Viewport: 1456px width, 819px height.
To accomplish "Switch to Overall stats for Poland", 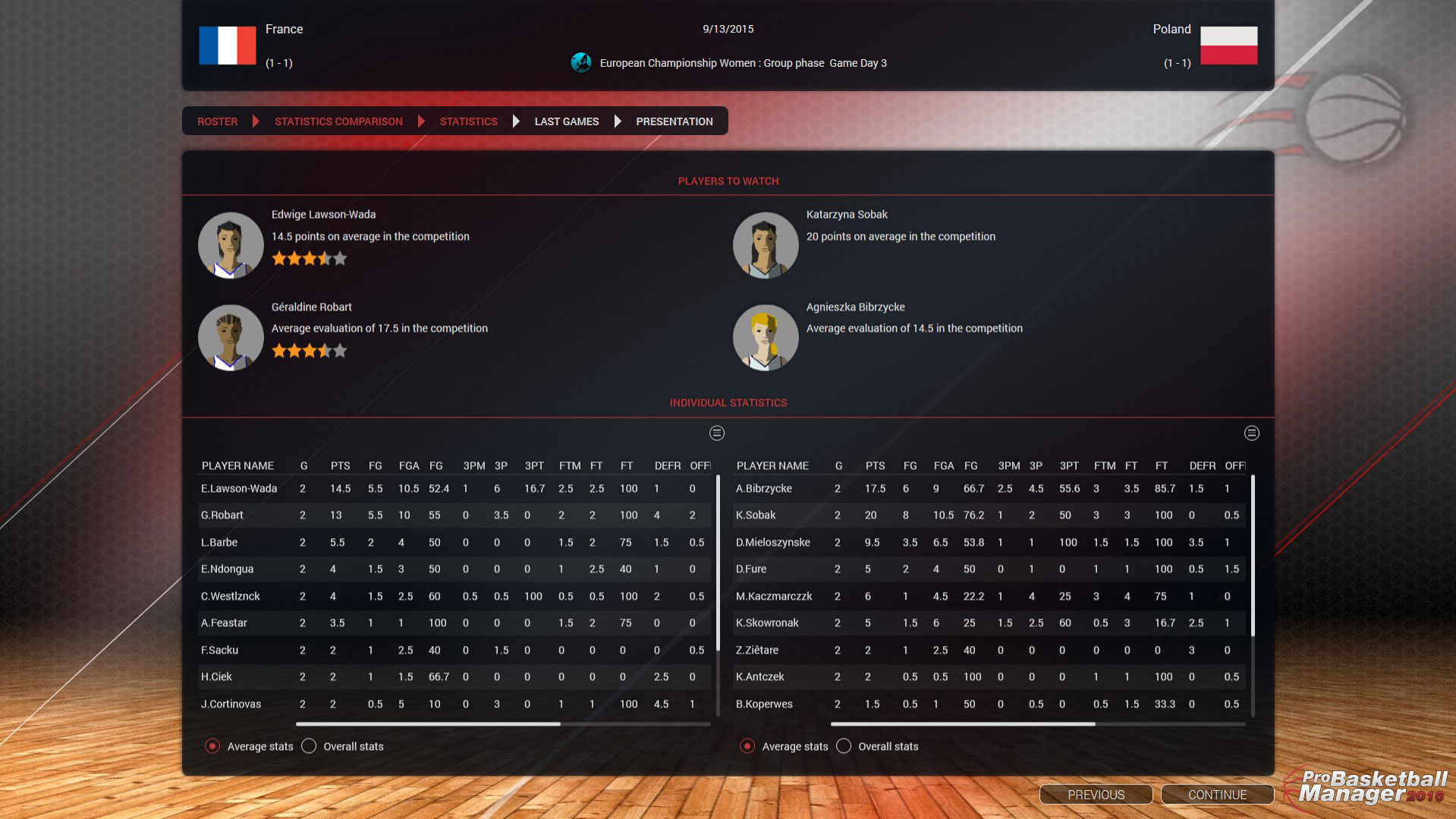I will 843,746.
